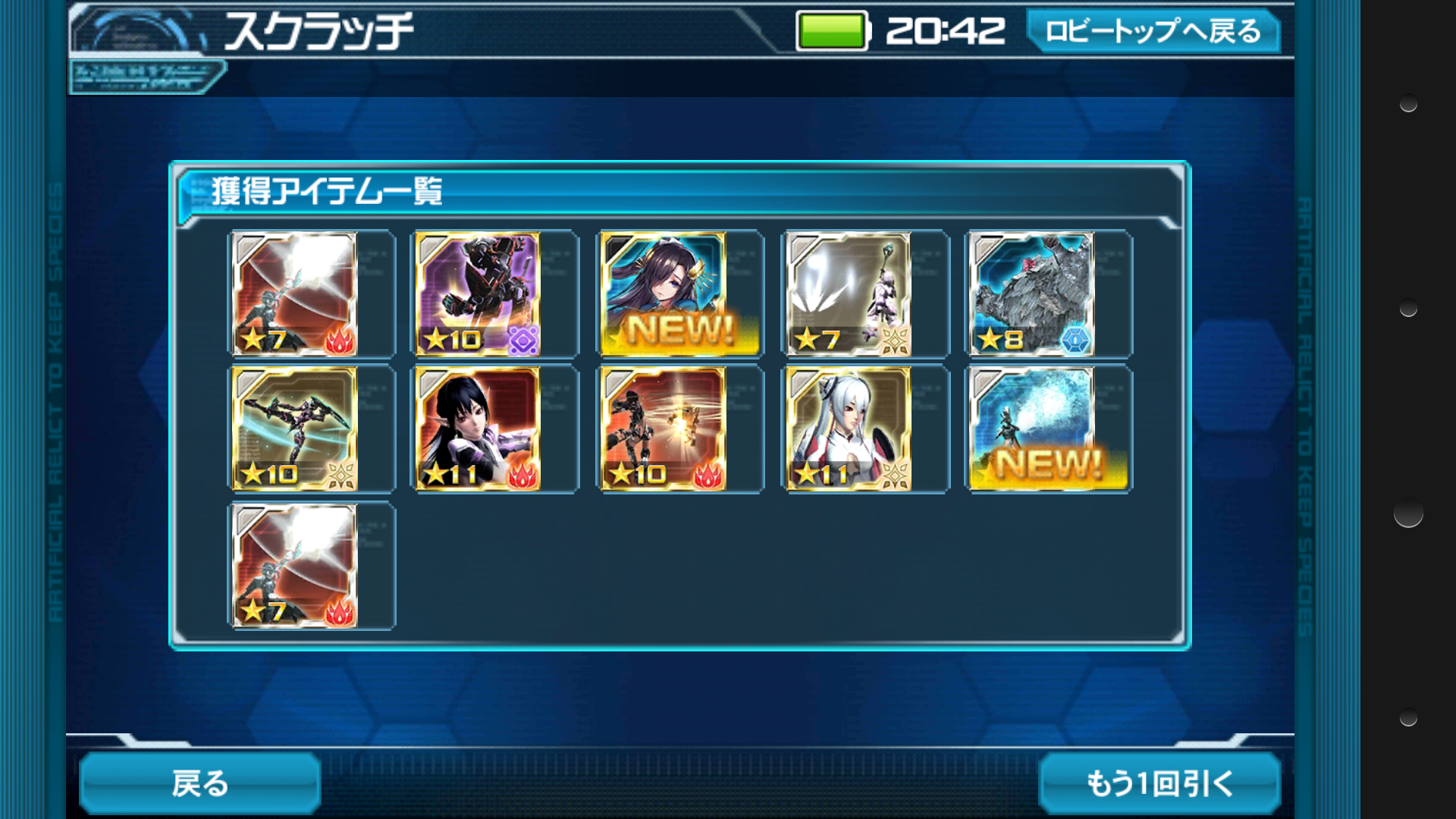Image resolution: width=1456 pixels, height=819 pixels.
Task: Draw again with もう1回引く
Action: click(1159, 783)
